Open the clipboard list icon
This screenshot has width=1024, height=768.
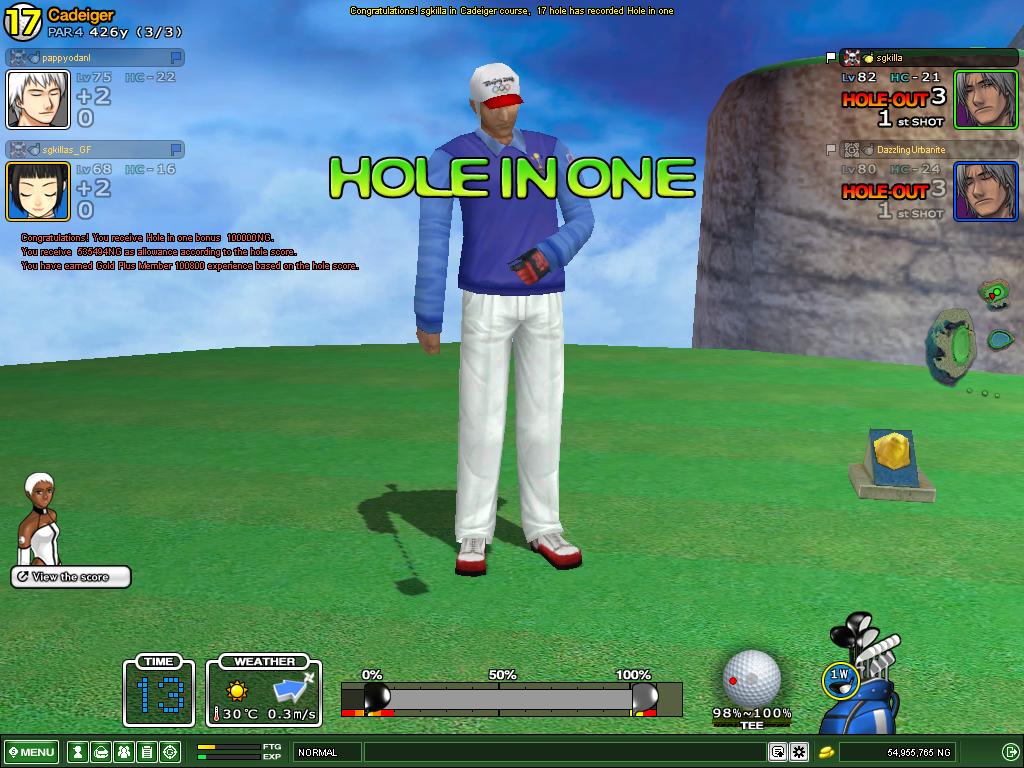(147, 752)
